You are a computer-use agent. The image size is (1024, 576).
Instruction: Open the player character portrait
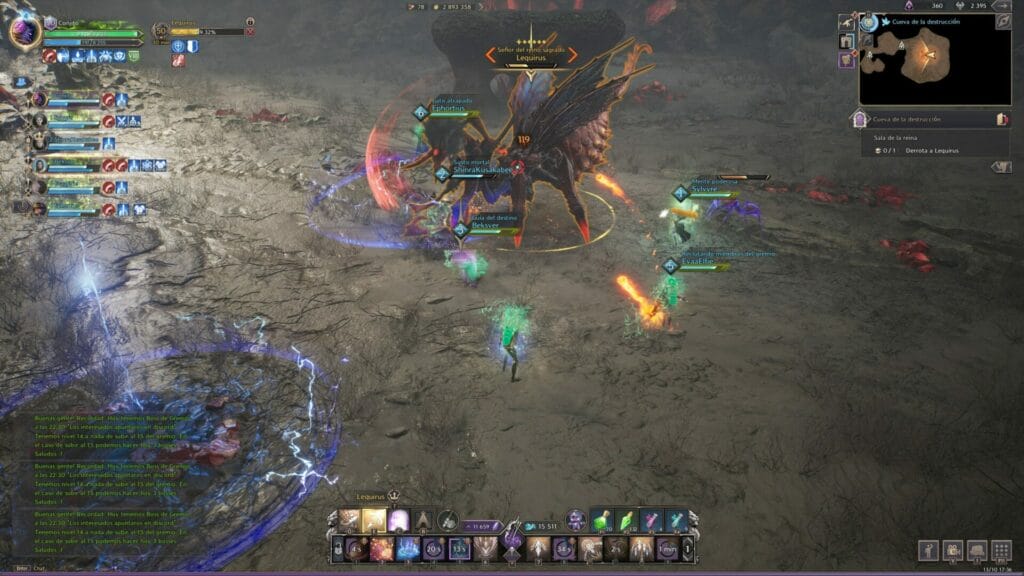(24, 32)
